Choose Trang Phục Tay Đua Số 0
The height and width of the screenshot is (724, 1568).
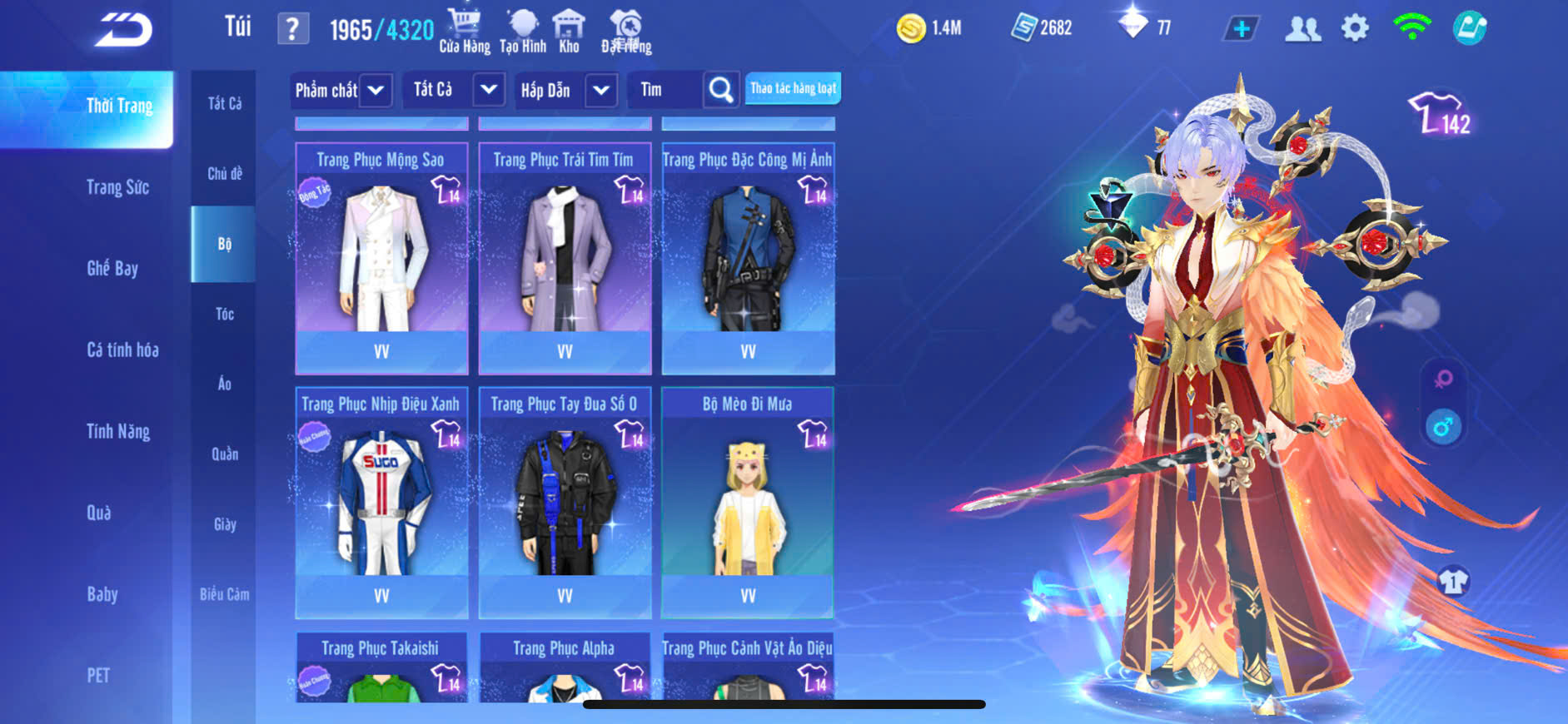(x=565, y=502)
